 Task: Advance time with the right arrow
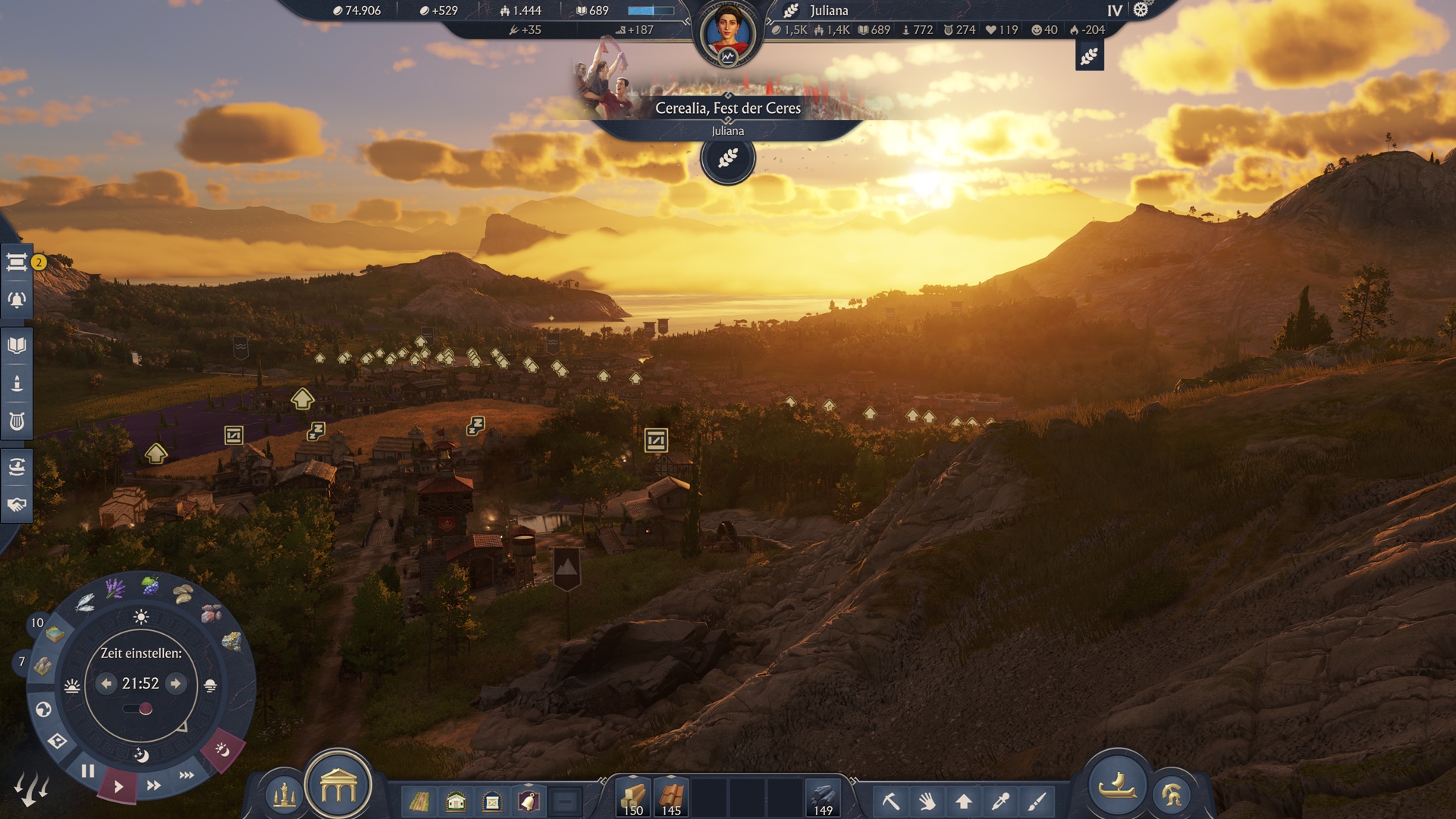(176, 683)
